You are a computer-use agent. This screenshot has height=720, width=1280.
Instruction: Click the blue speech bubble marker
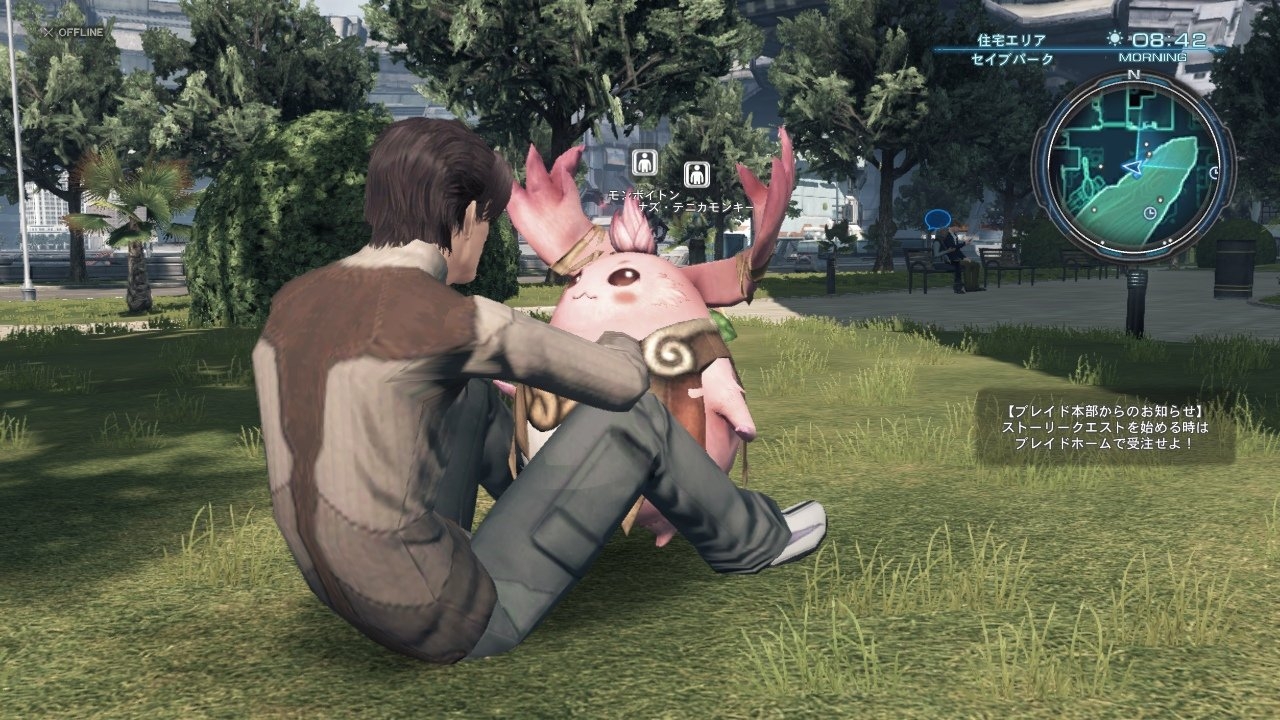[x=937, y=219]
